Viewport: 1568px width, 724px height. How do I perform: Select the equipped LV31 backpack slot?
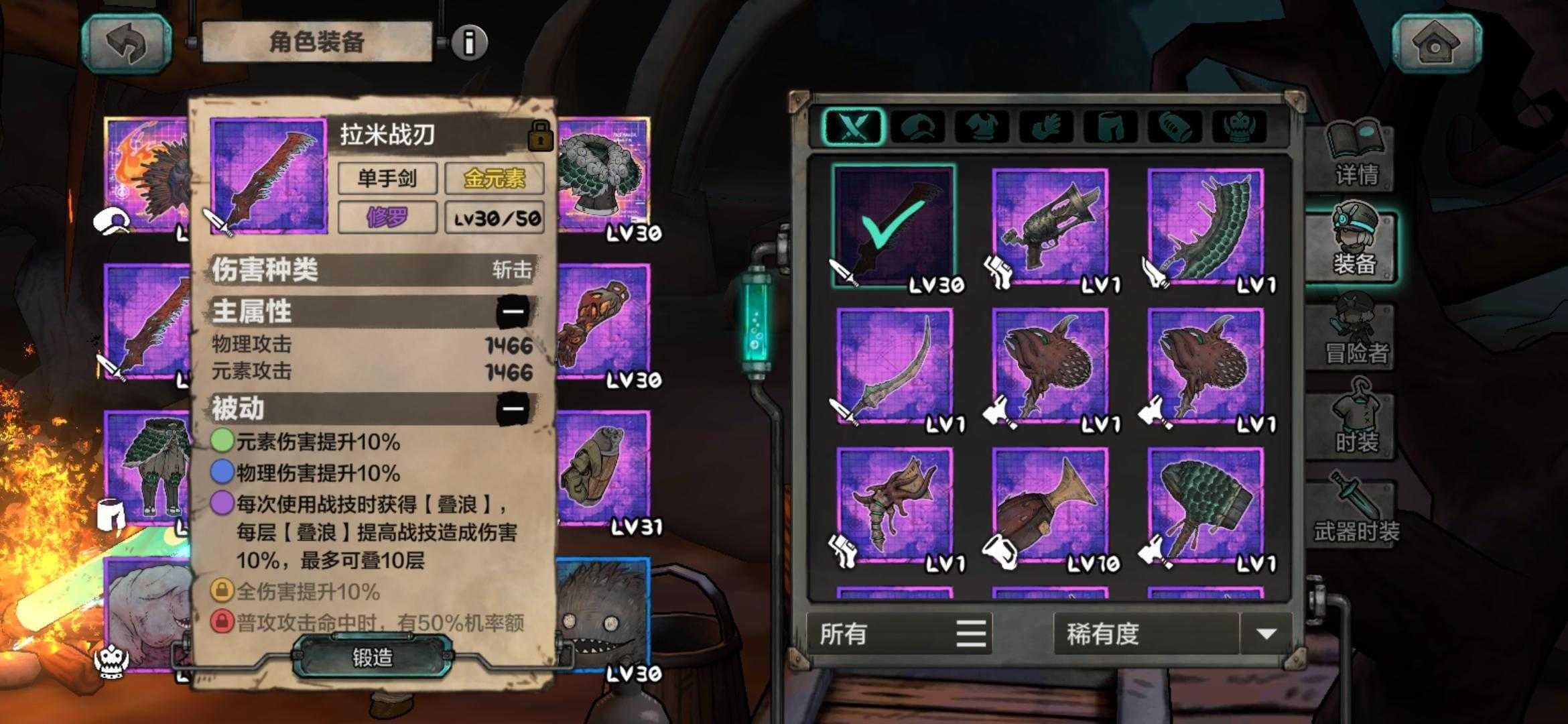click(602, 469)
